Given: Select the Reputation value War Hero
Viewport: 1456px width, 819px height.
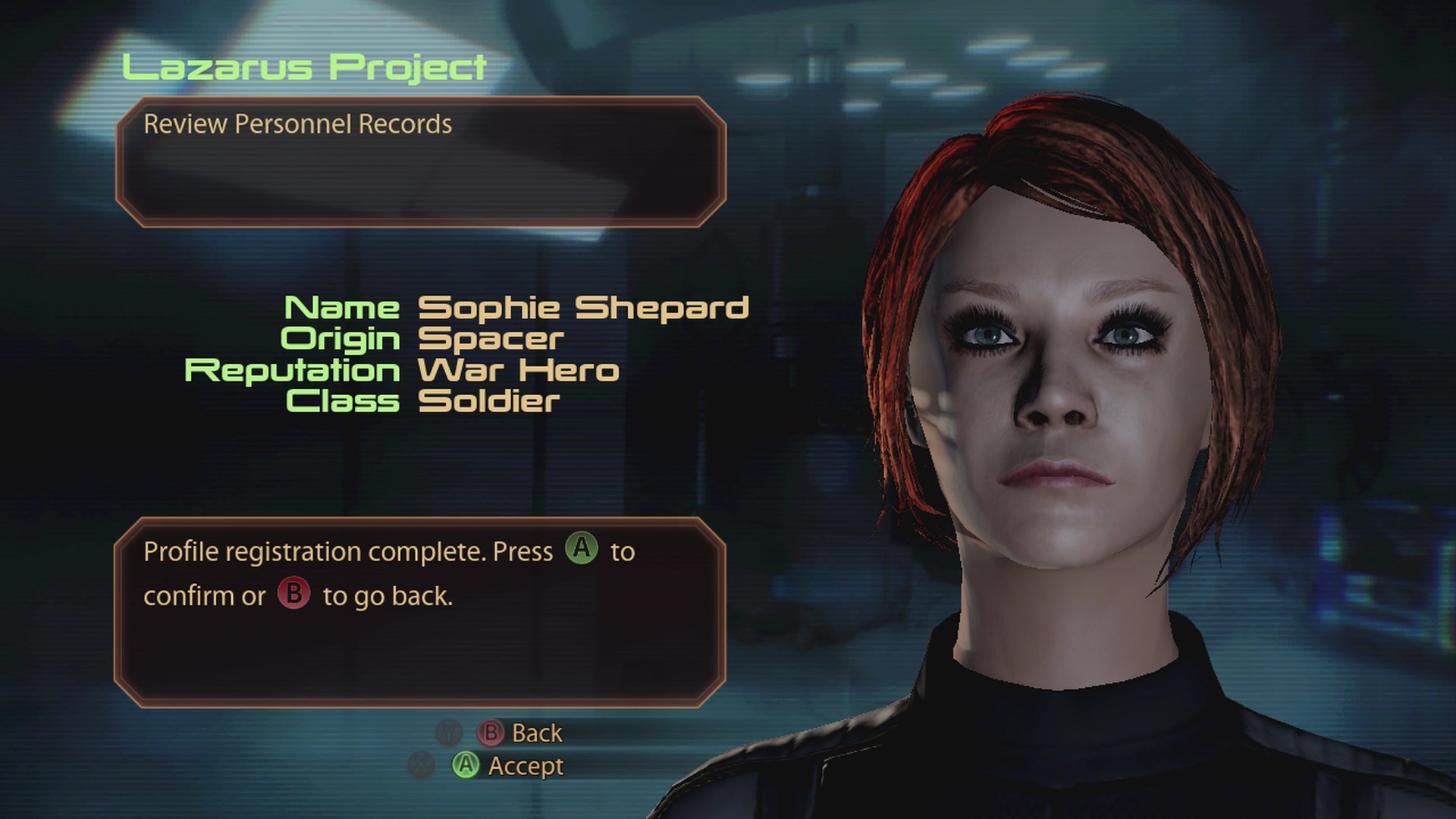Looking at the screenshot, I should (x=518, y=370).
